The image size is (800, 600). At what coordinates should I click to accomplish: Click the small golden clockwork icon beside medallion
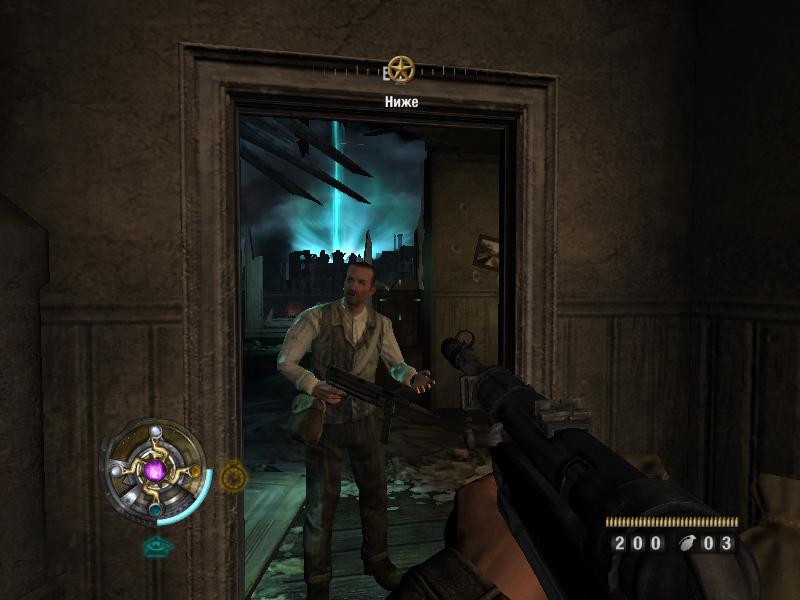[232, 476]
